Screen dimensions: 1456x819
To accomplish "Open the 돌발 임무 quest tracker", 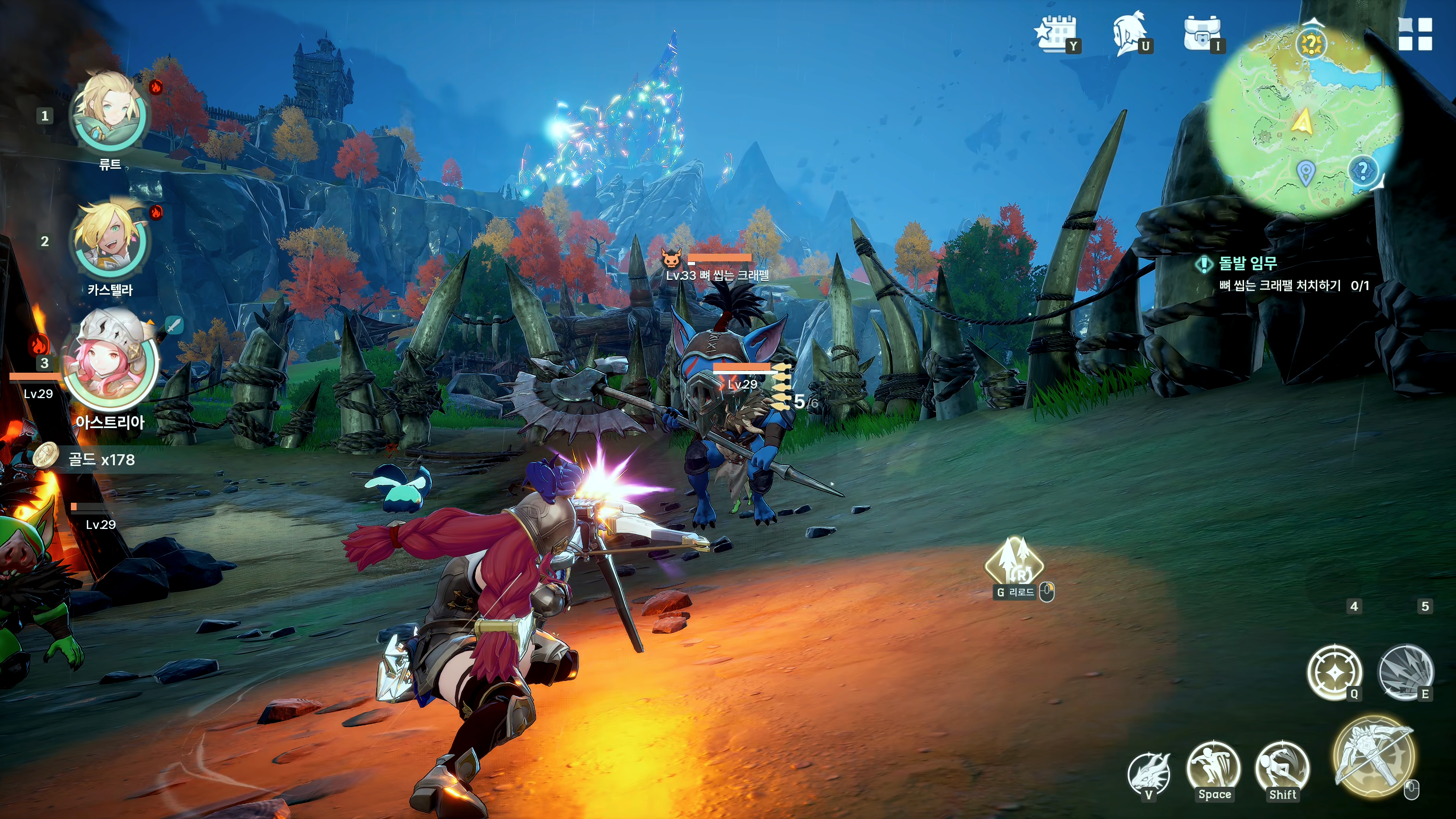I will coord(1247,264).
